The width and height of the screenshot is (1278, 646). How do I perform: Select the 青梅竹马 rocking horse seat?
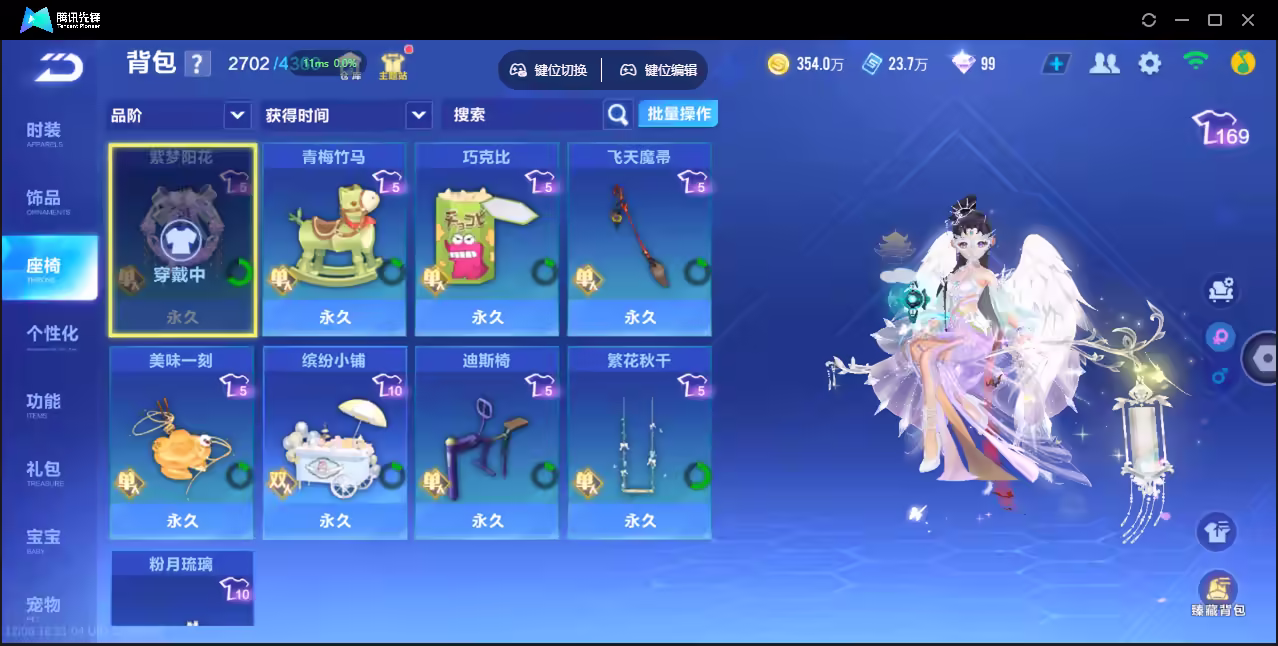(334, 240)
